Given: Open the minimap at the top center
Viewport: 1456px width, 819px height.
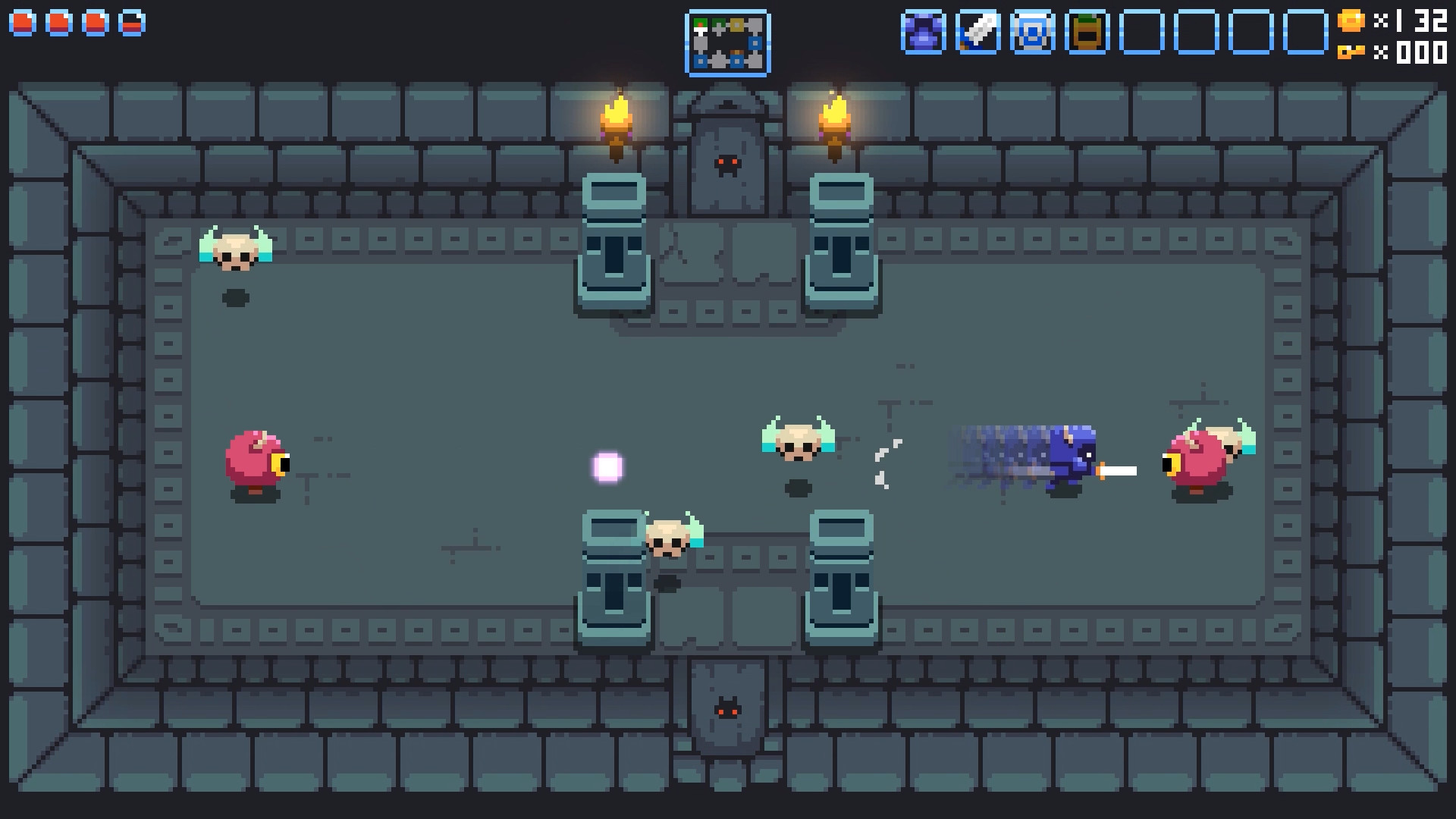Looking at the screenshot, I should tap(728, 43).
